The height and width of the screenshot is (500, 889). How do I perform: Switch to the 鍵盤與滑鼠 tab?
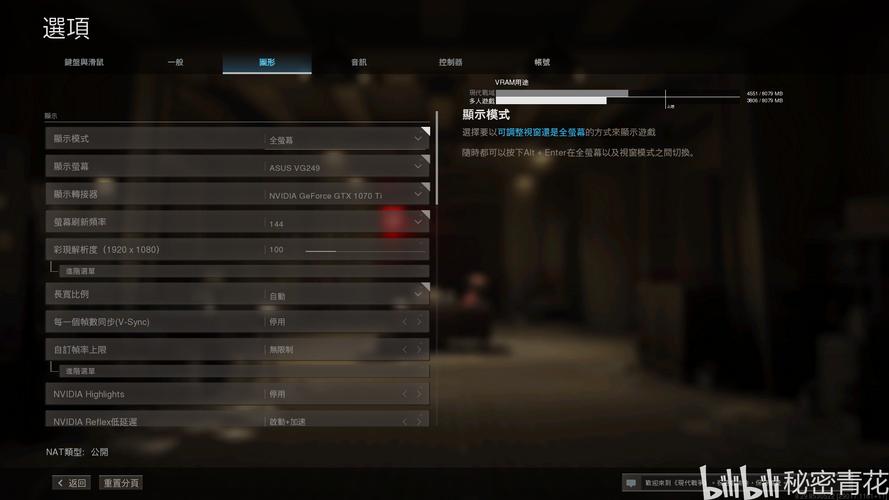point(85,62)
